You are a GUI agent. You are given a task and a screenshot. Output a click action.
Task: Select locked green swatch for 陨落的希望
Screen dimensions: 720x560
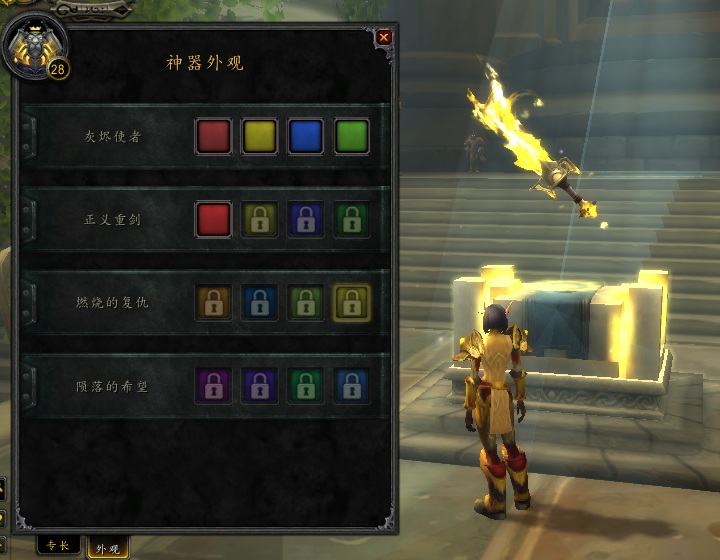coord(306,385)
